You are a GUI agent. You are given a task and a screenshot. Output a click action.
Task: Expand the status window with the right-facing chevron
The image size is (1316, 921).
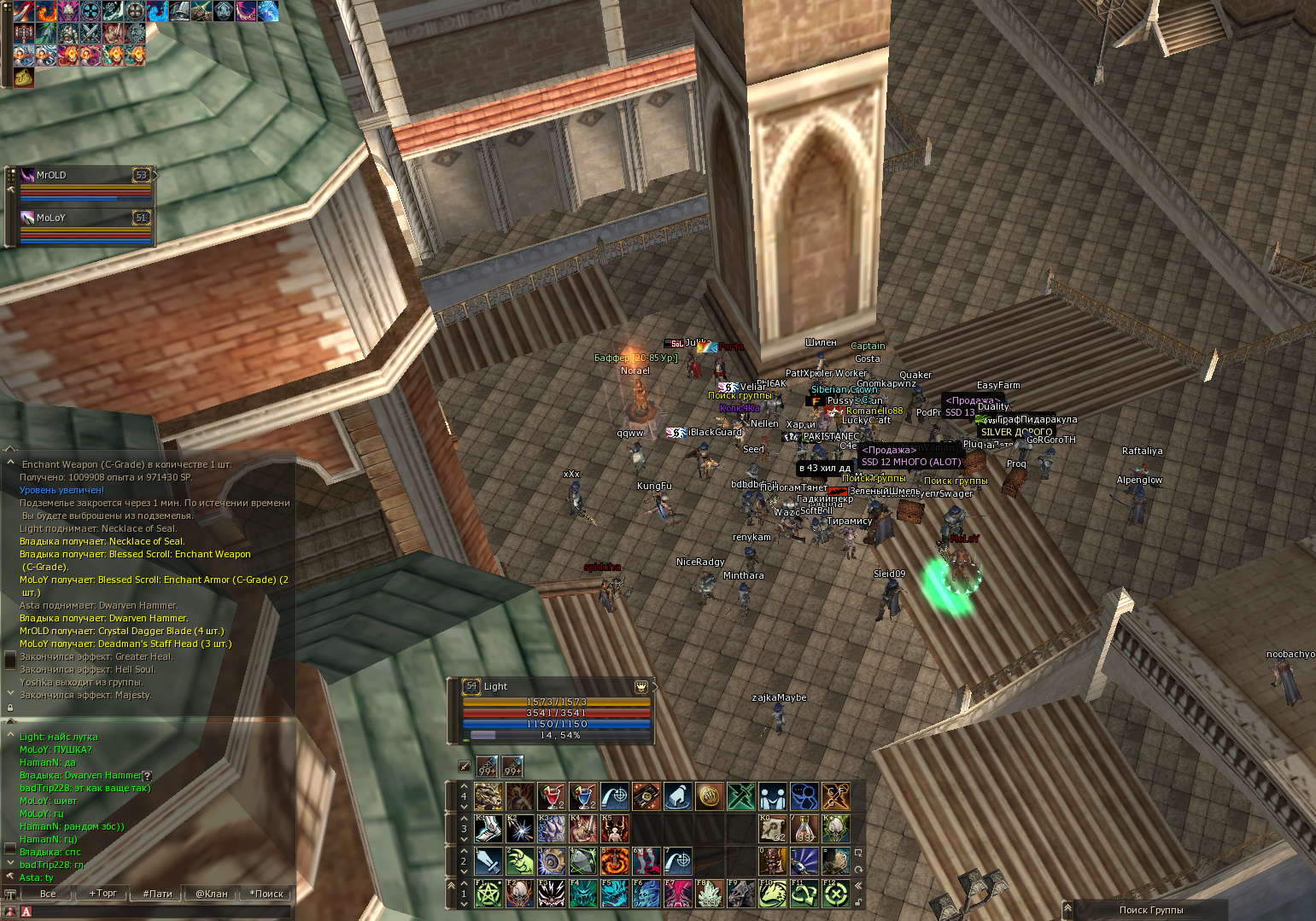[657, 686]
